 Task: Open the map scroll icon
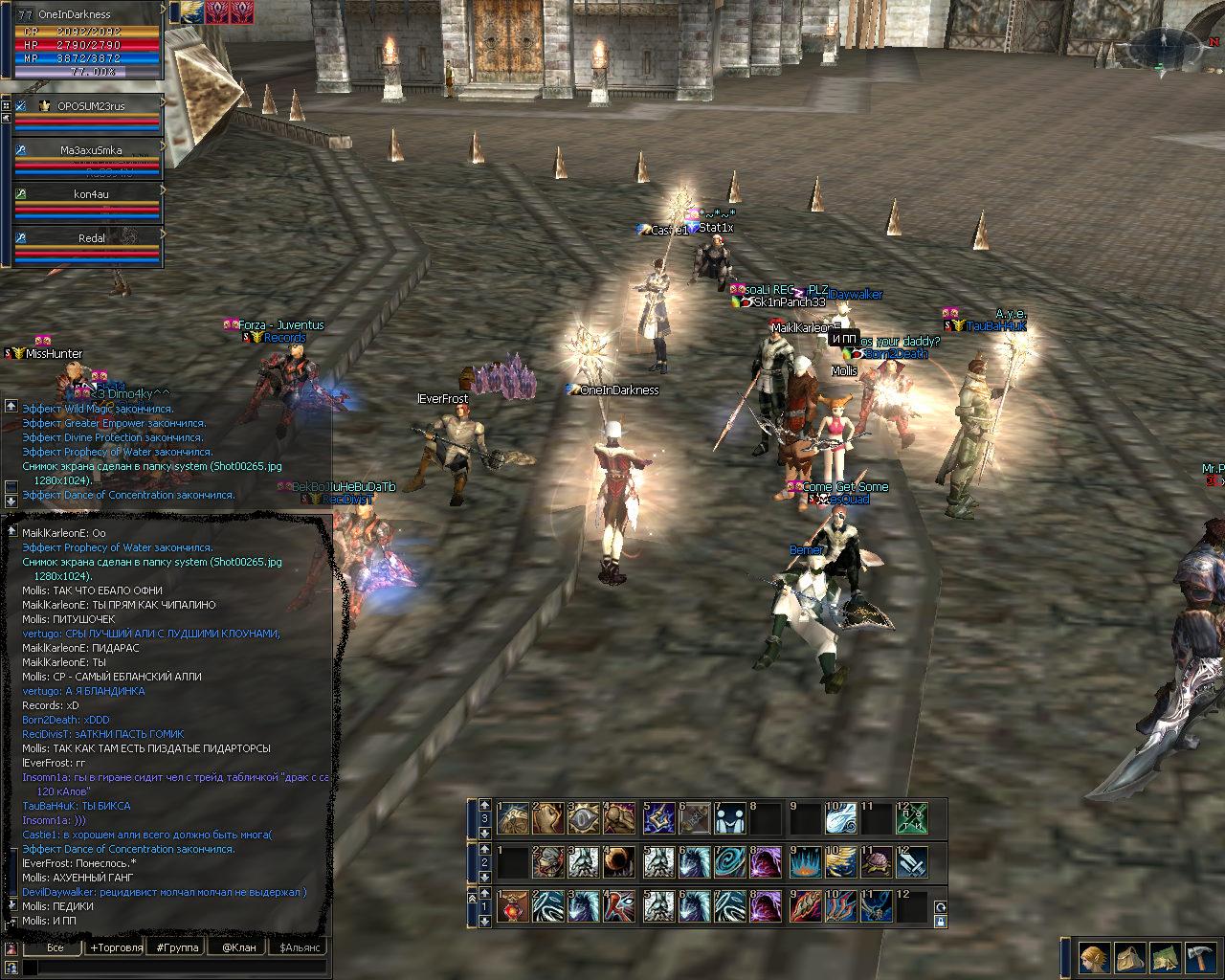(x=1165, y=957)
